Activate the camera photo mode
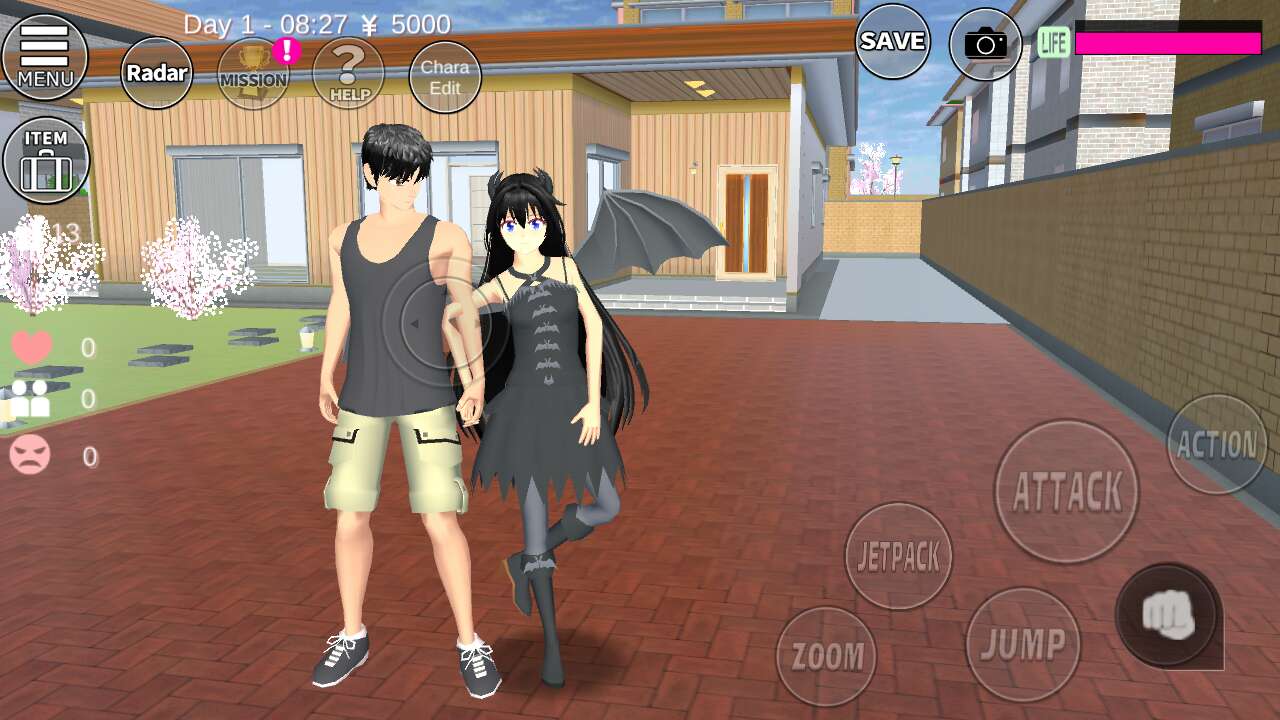The height and width of the screenshot is (720, 1280). [986, 43]
